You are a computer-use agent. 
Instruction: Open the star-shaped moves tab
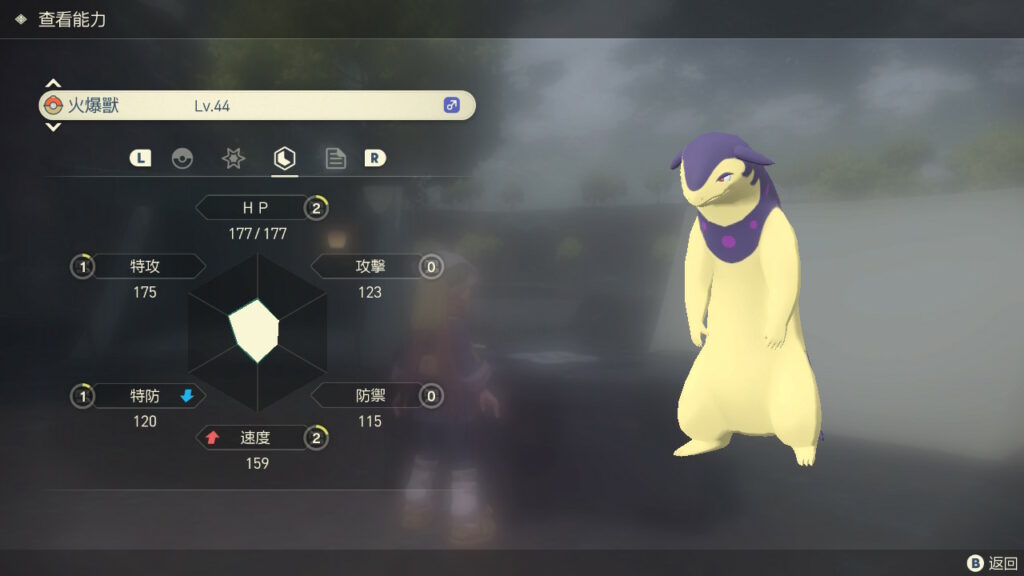coord(233,158)
